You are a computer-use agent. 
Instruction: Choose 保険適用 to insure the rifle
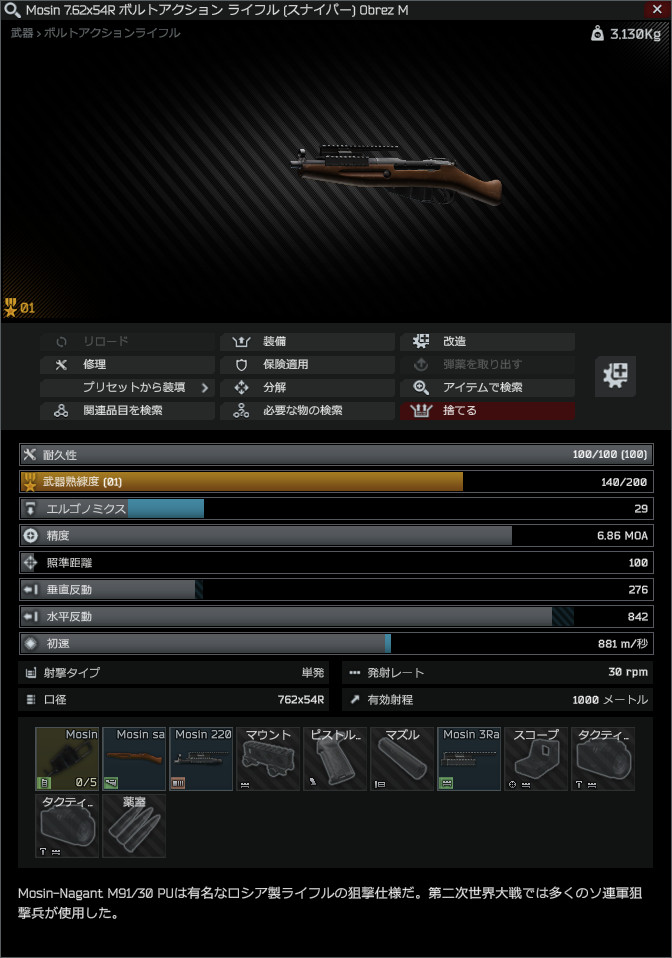[306, 365]
